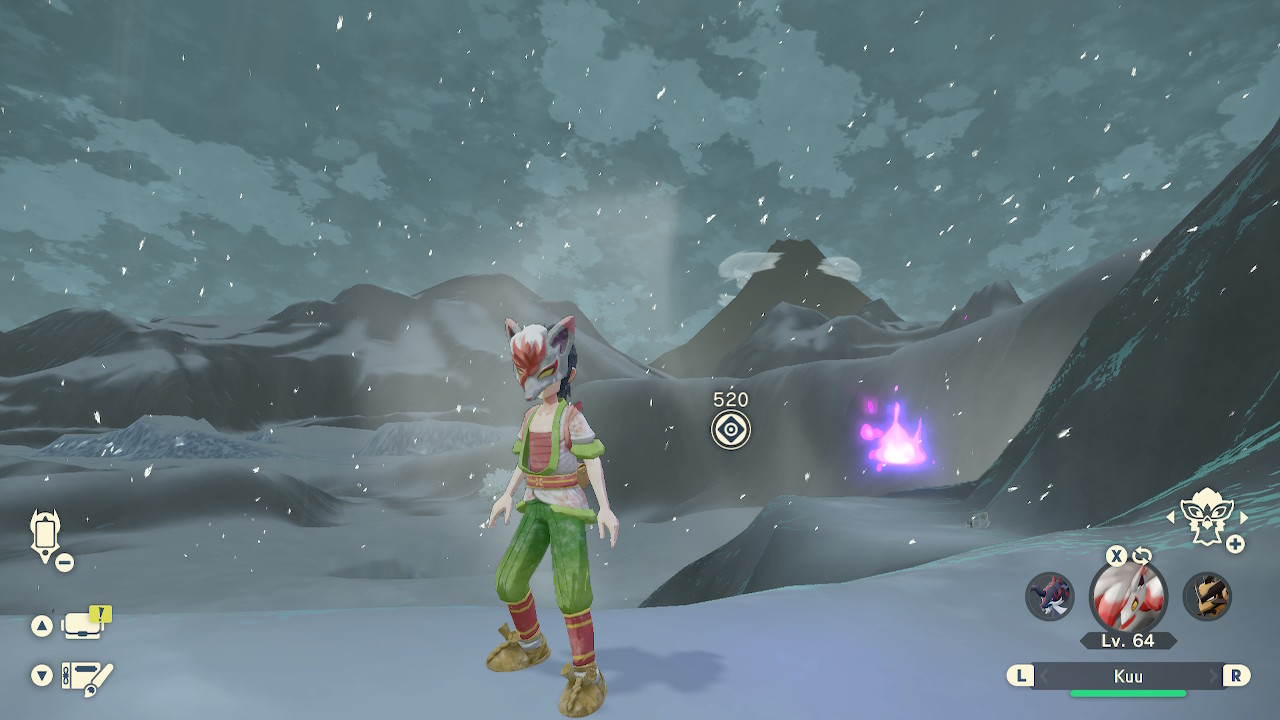Choose the Kleavor party portrait
This screenshot has height=720, width=1280.
(x=1207, y=596)
